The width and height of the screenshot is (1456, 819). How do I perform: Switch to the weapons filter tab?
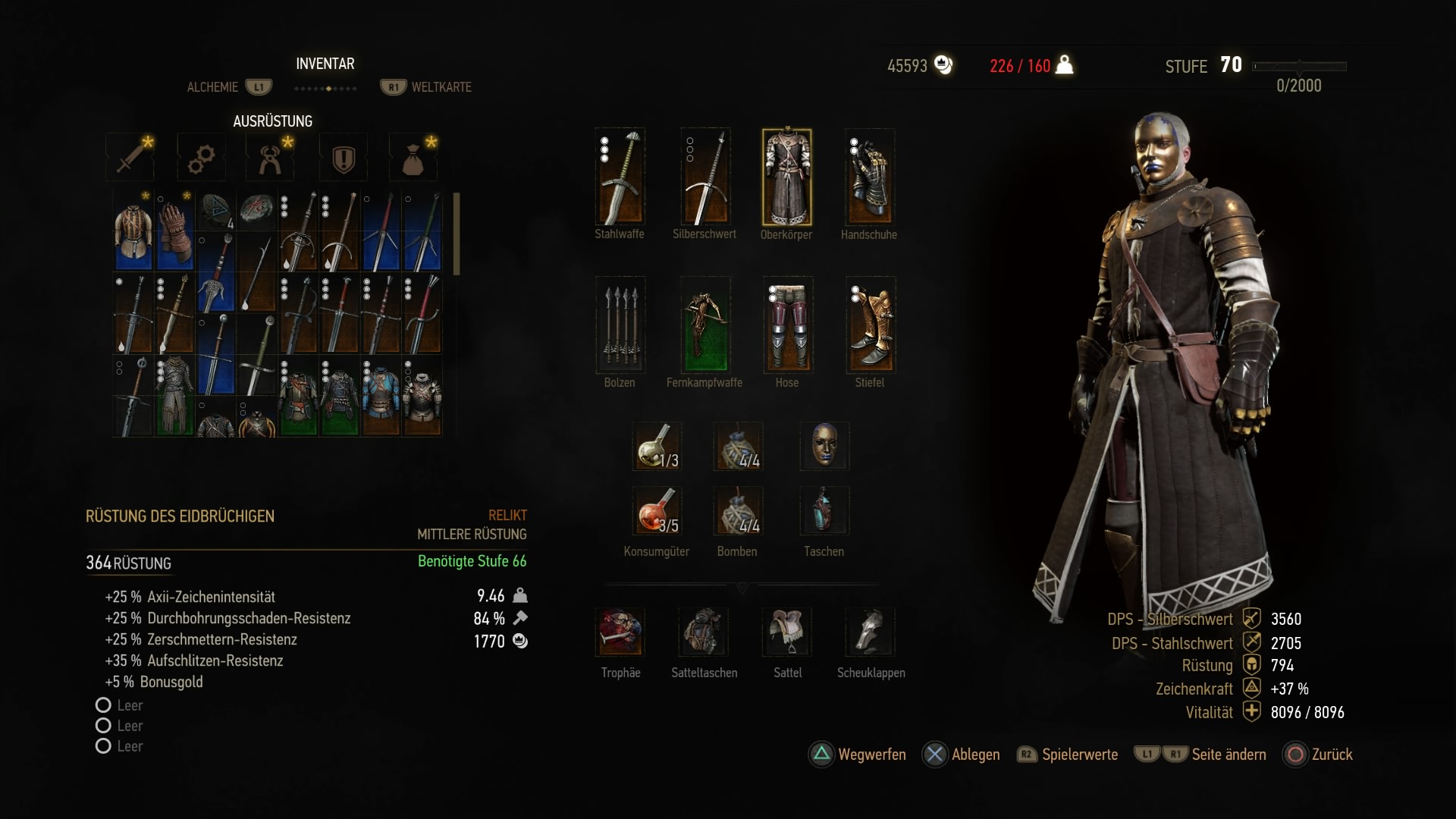[x=131, y=157]
